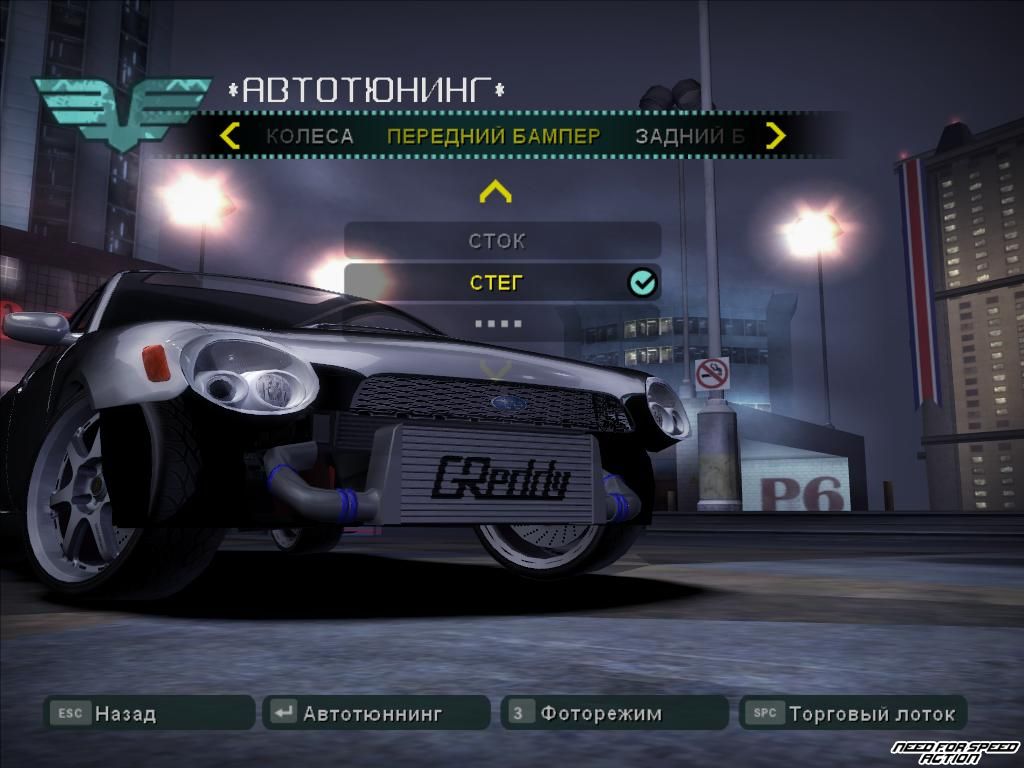Click the left yellow category arrow
Screen dimensions: 1024x768
point(230,136)
